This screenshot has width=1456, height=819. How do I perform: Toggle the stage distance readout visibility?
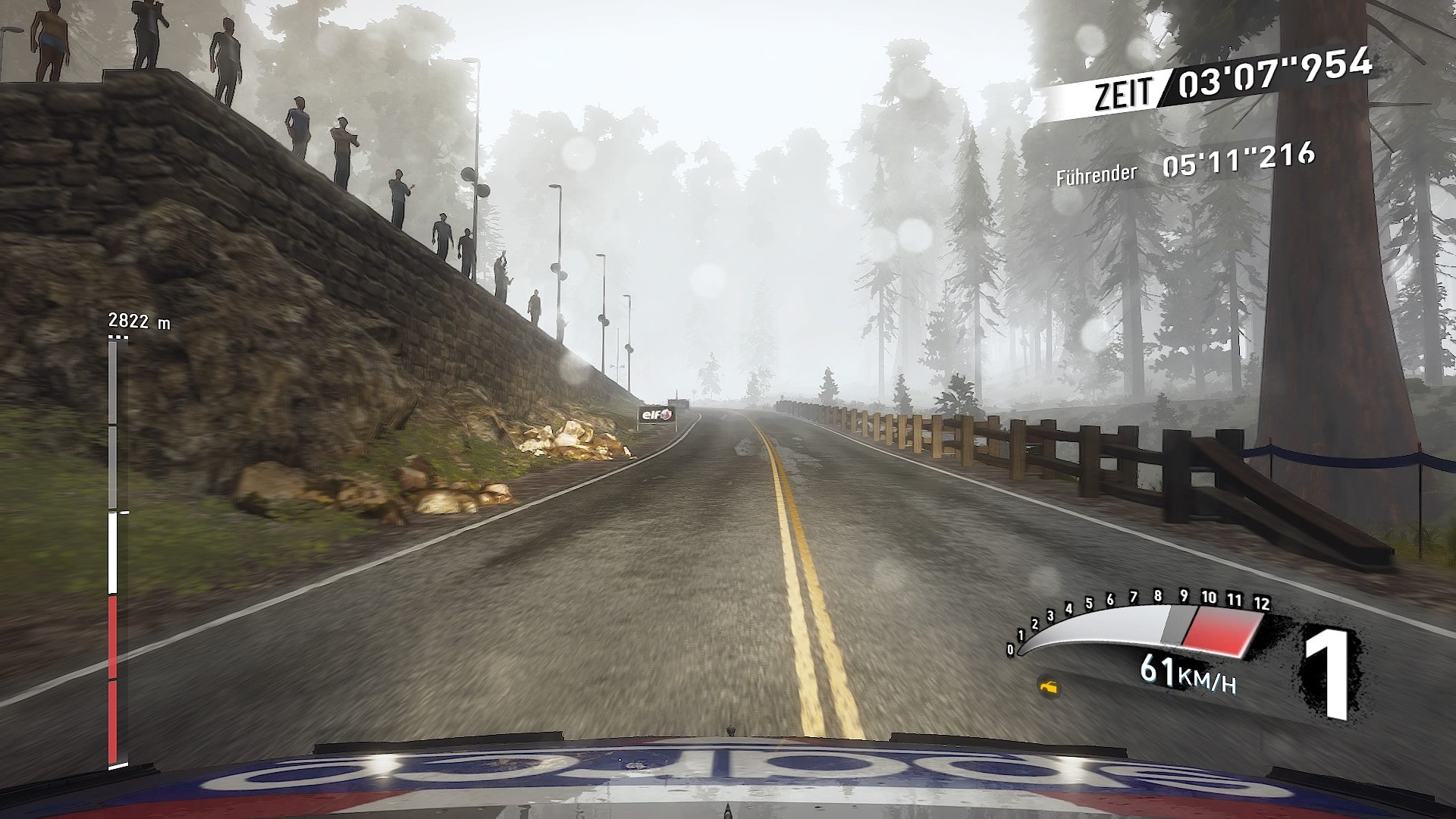[x=140, y=320]
